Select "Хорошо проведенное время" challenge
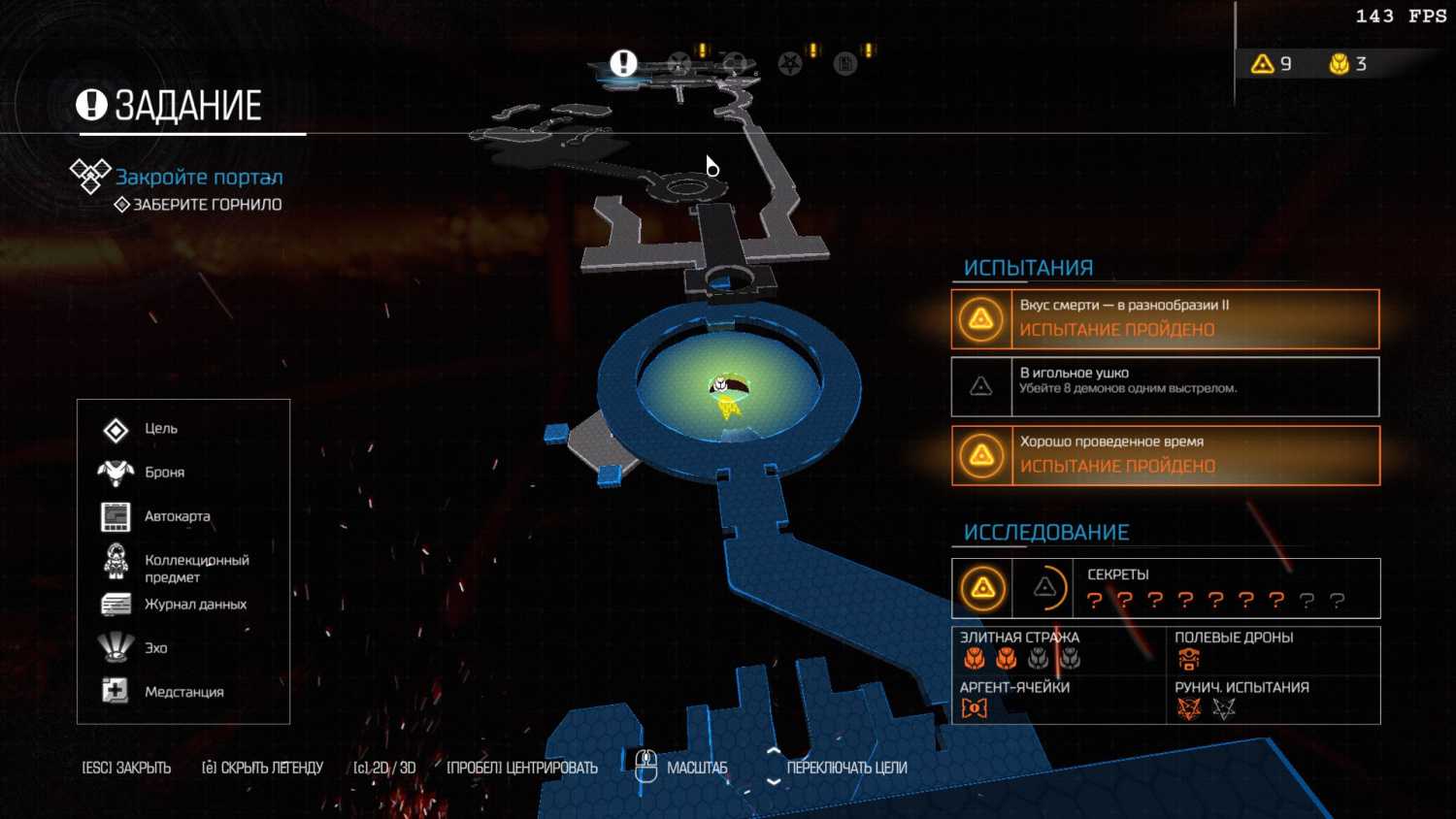Viewport: 1456px width, 819px height. coord(1165,455)
